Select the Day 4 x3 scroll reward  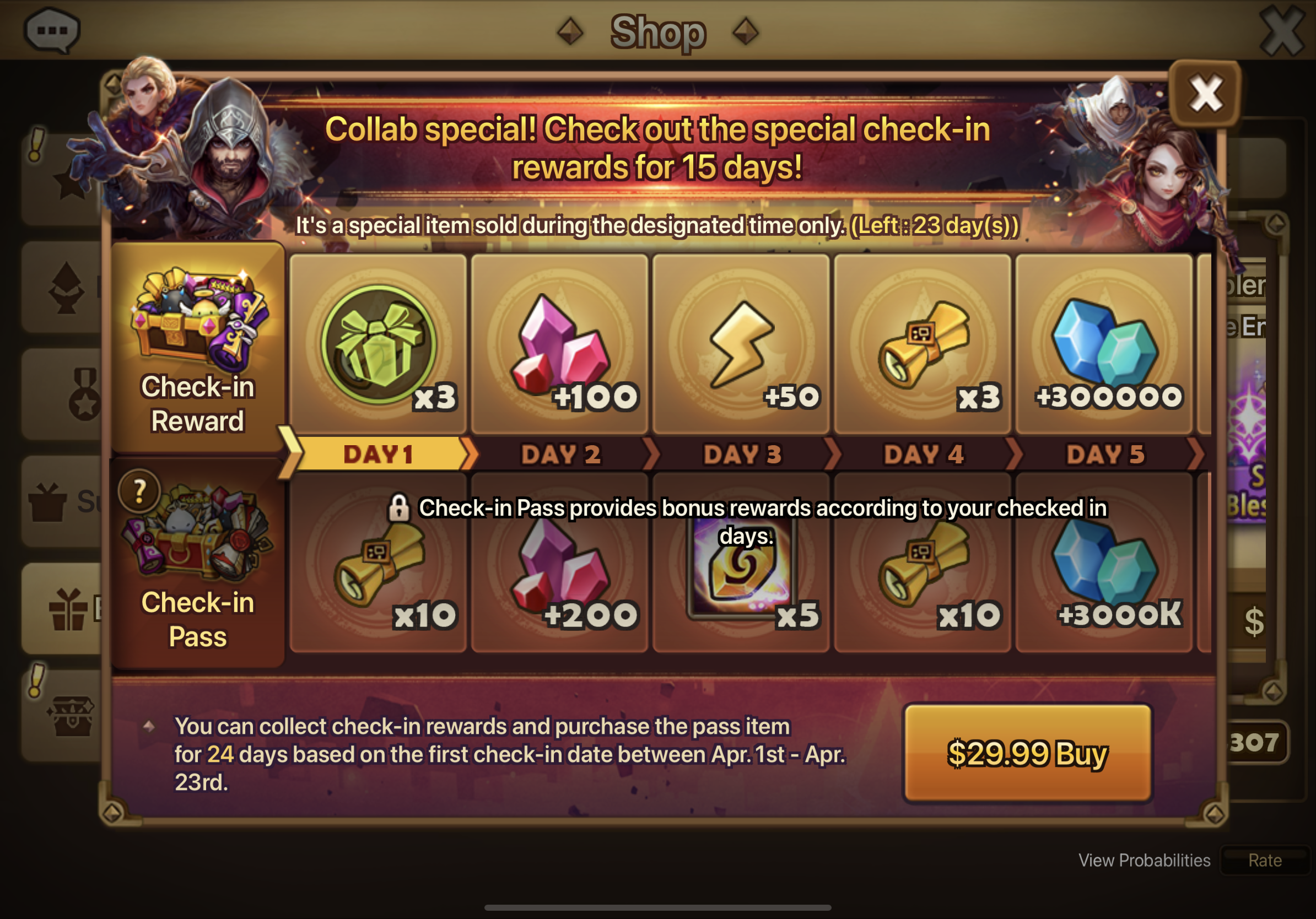[x=922, y=344]
